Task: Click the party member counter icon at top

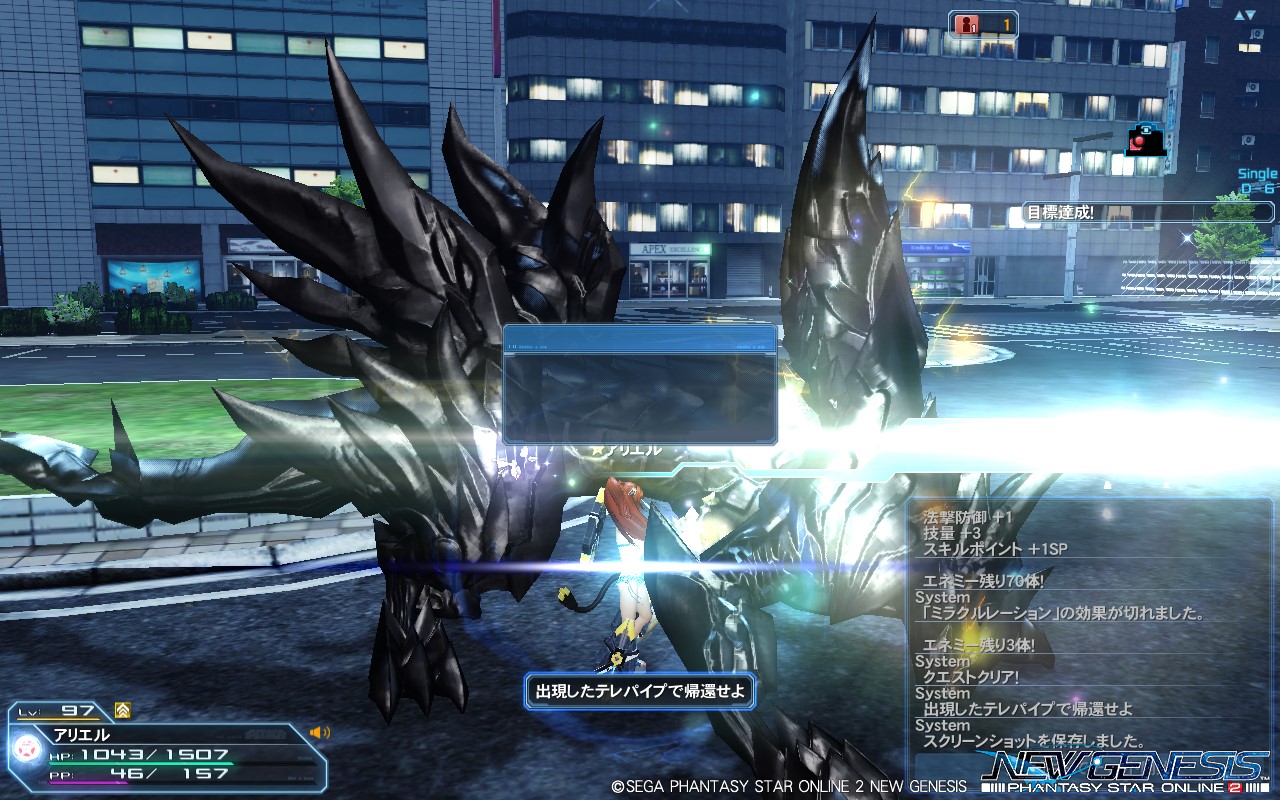Action: click(969, 25)
